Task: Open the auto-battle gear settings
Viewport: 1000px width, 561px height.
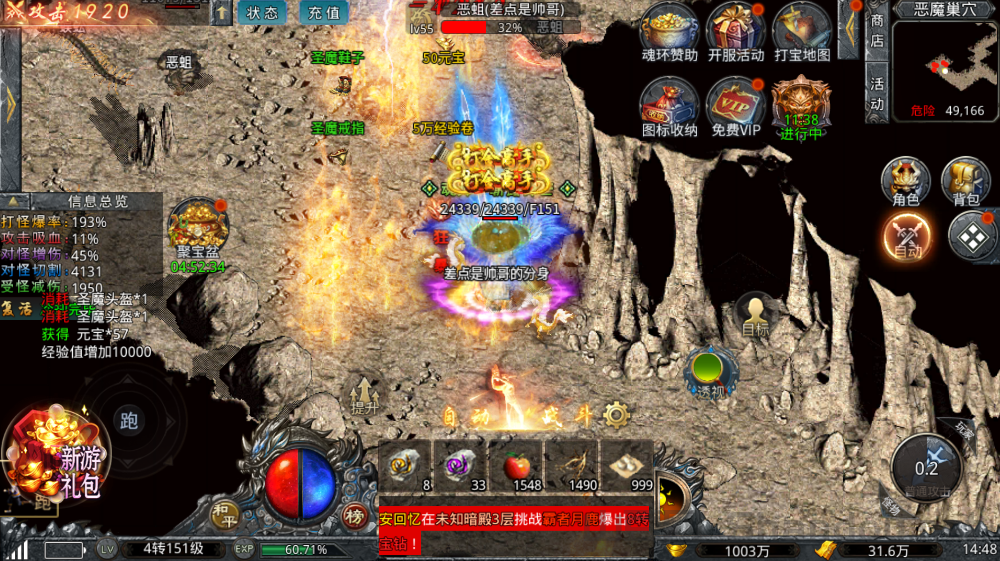Action: [617, 414]
